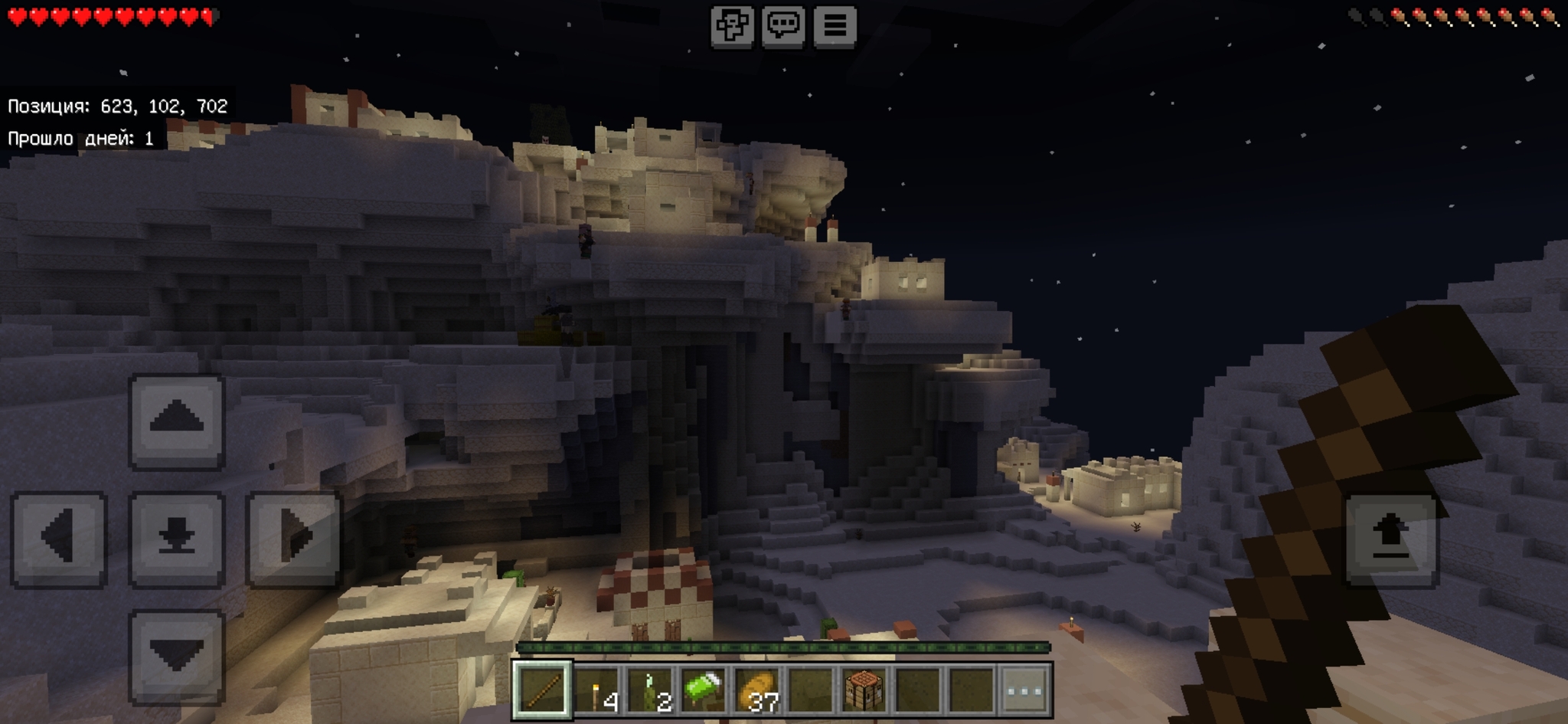Choose the green candle hotbar slot
Screen dimensions: 1568x724
click(650, 690)
